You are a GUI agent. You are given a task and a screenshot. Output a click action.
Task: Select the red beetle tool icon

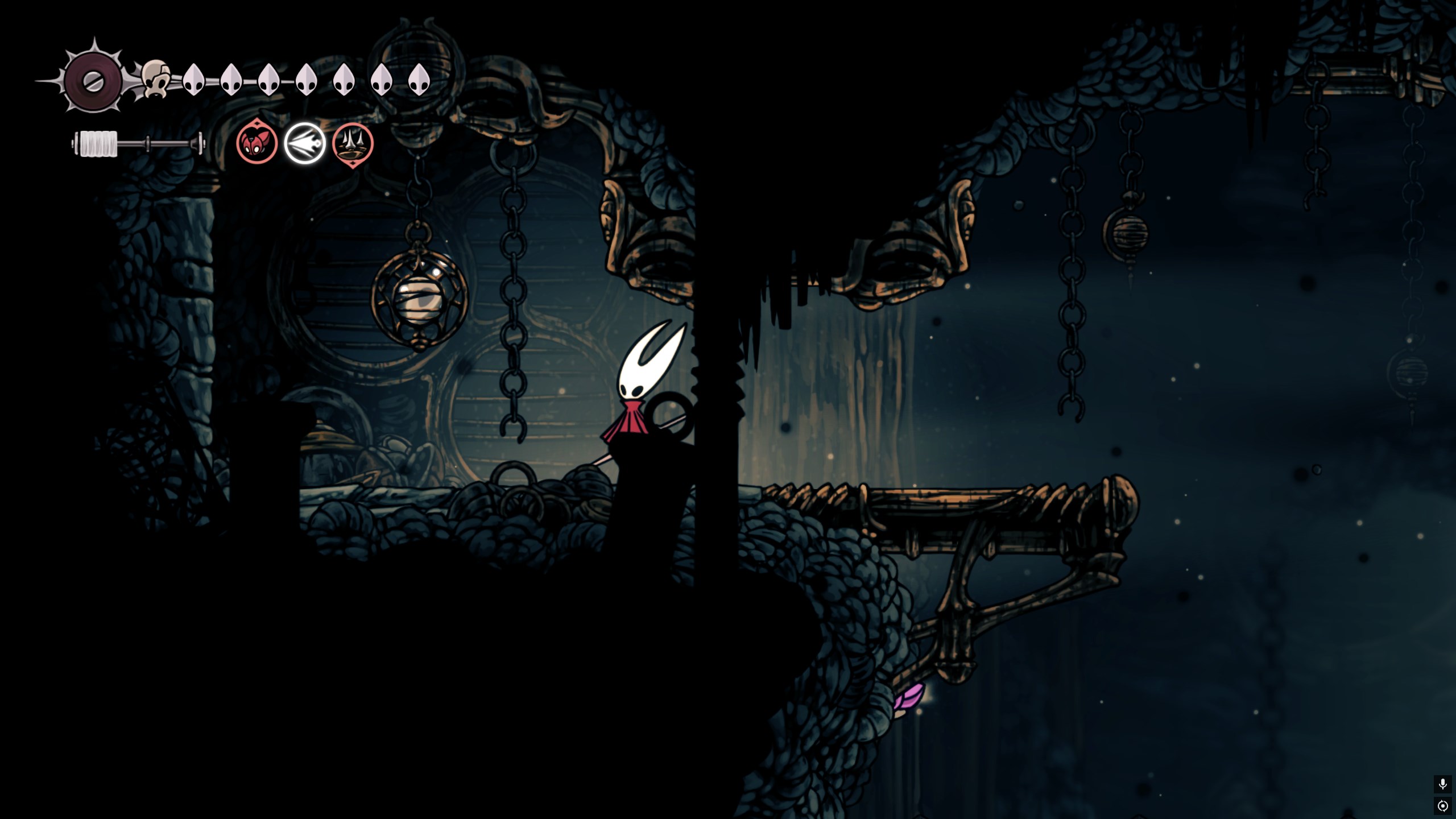(x=257, y=143)
